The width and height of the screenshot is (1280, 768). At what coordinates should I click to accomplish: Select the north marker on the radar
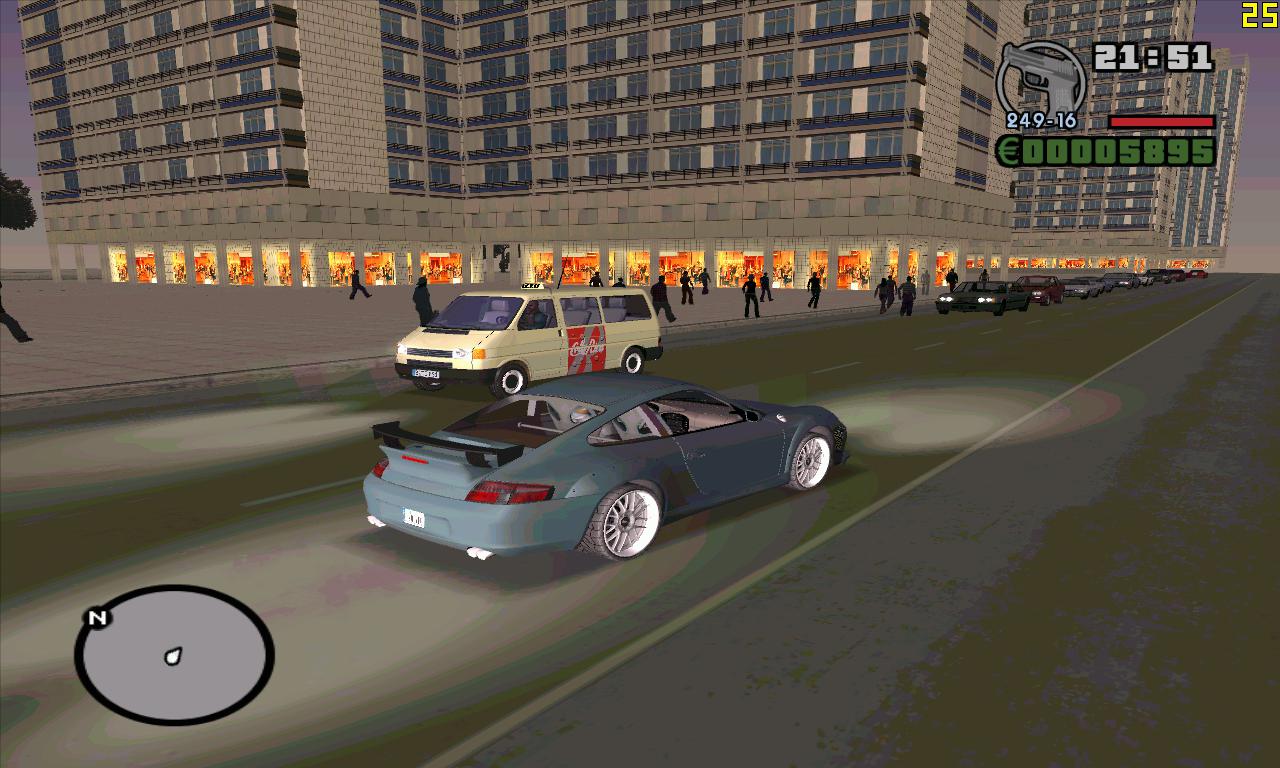point(97,618)
